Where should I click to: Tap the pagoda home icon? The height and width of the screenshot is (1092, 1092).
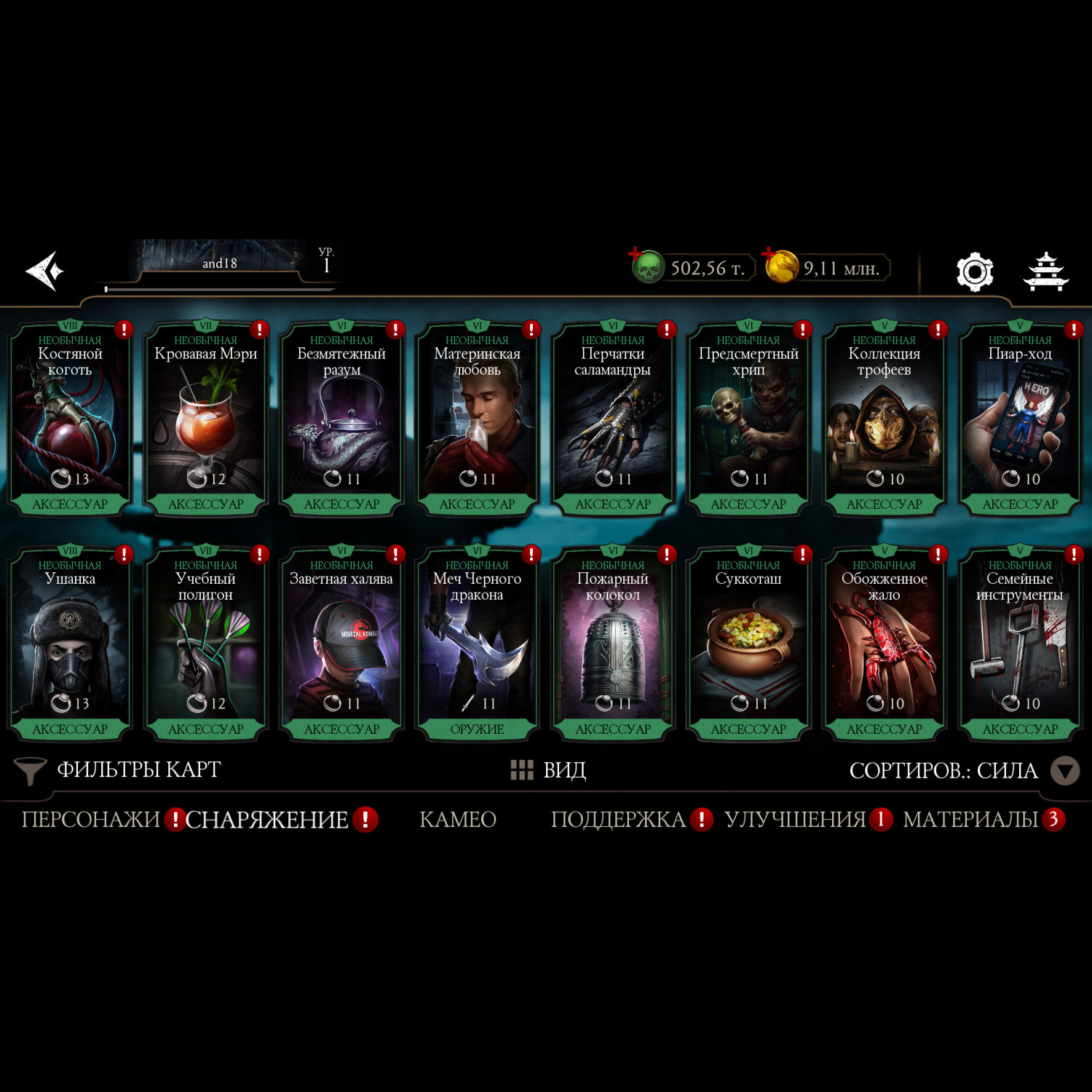click(x=1045, y=272)
